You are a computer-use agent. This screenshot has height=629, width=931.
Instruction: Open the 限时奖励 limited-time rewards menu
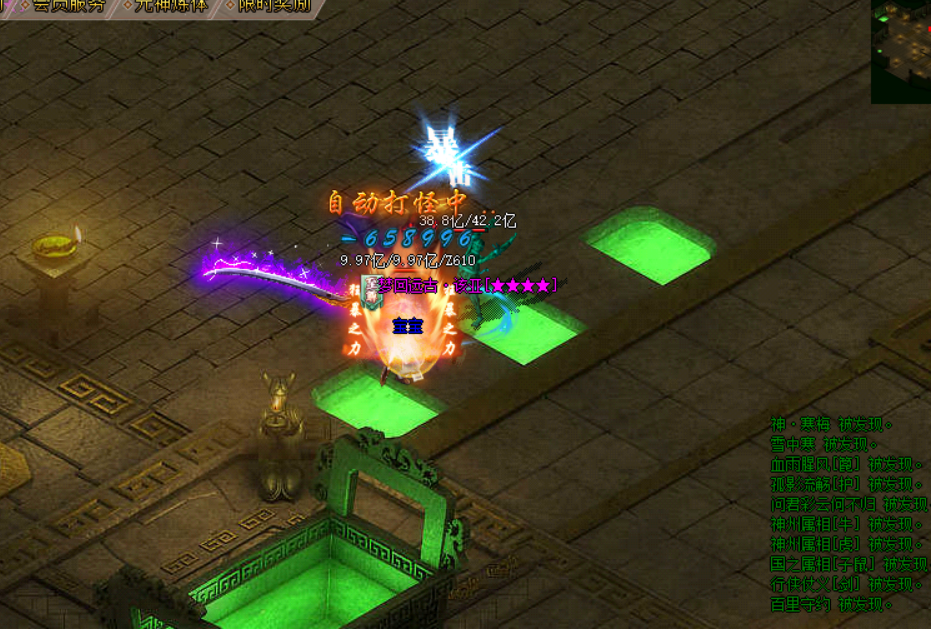(272, 5)
